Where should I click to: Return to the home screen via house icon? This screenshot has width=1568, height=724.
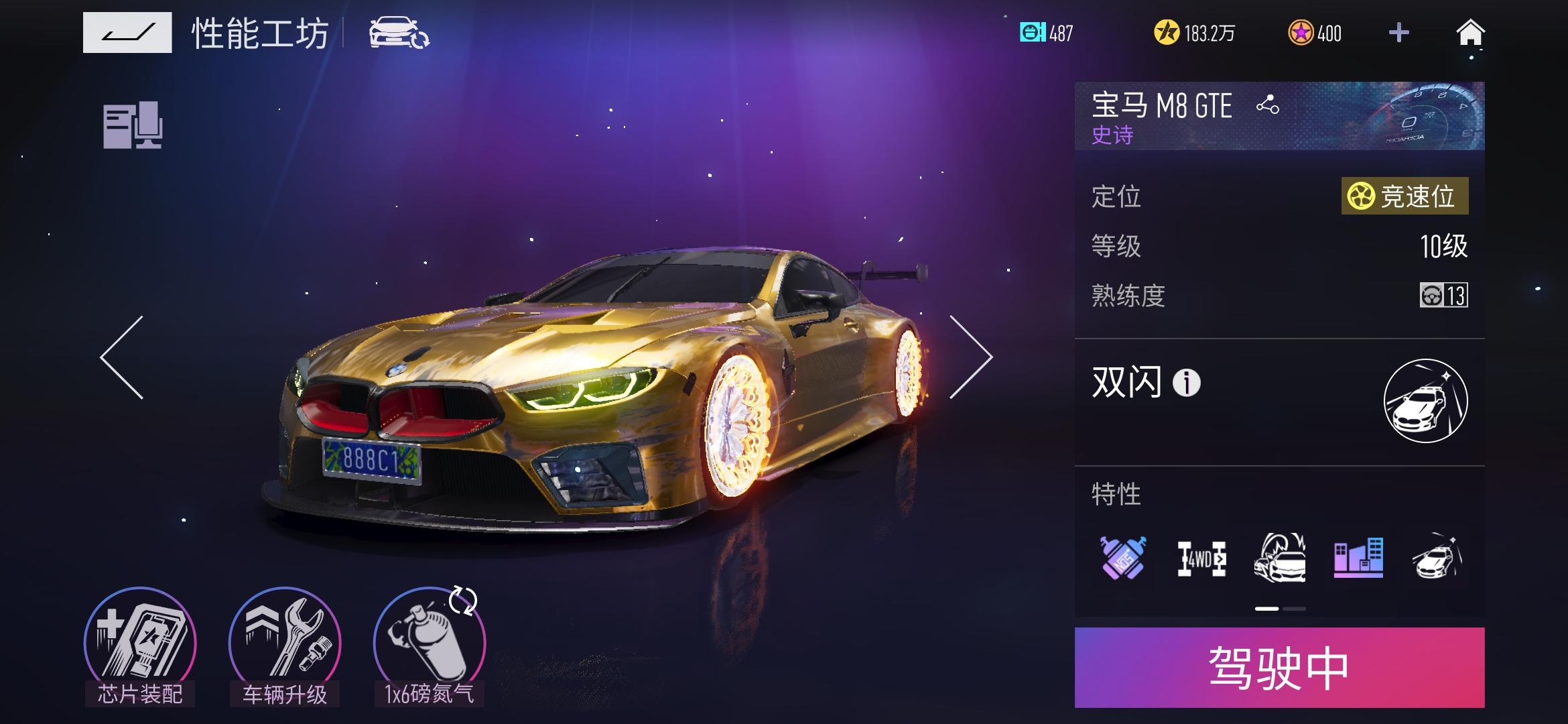[1470, 32]
